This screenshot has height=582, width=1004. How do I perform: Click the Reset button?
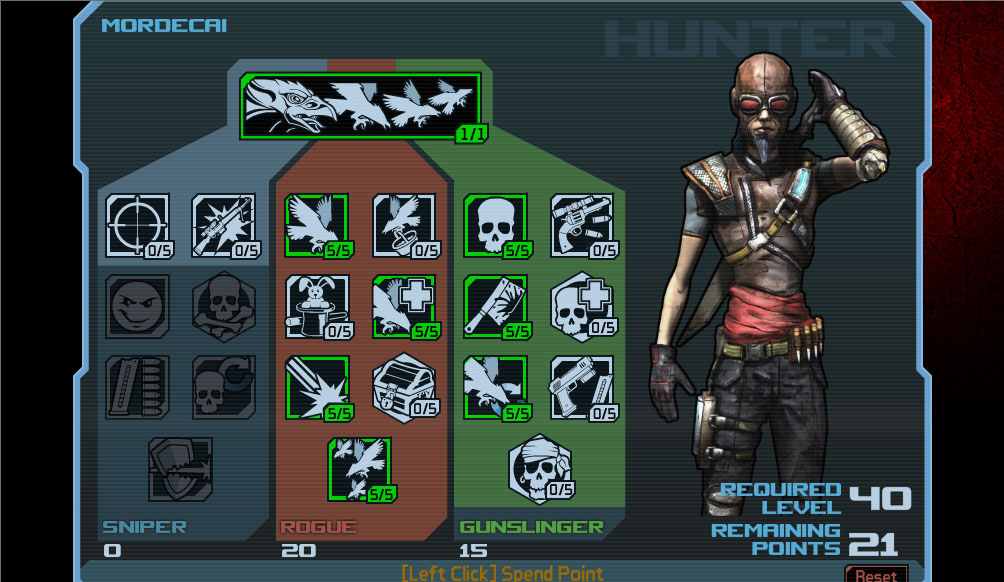876,575
